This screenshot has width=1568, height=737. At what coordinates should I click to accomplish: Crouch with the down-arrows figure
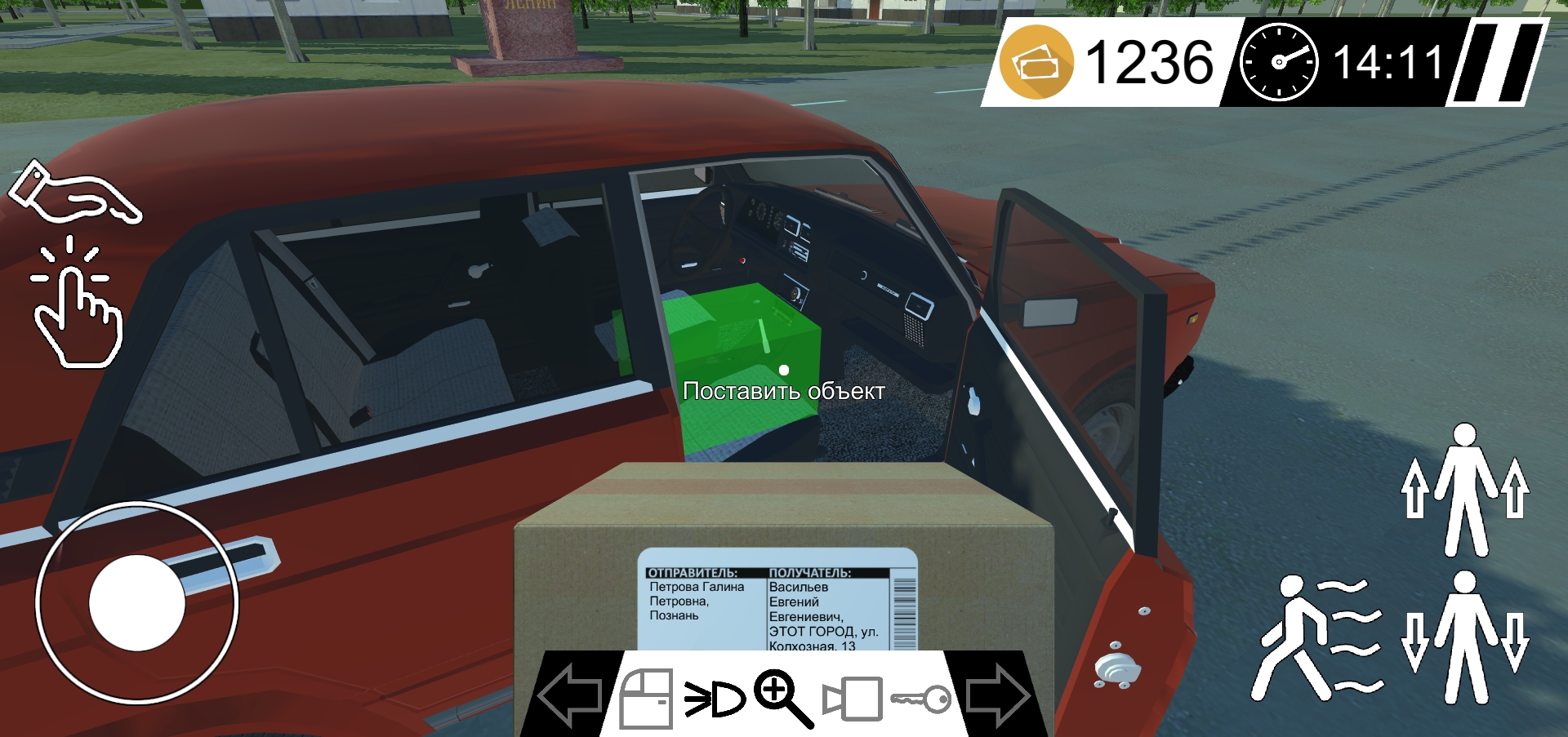[x=1465, y=638]
